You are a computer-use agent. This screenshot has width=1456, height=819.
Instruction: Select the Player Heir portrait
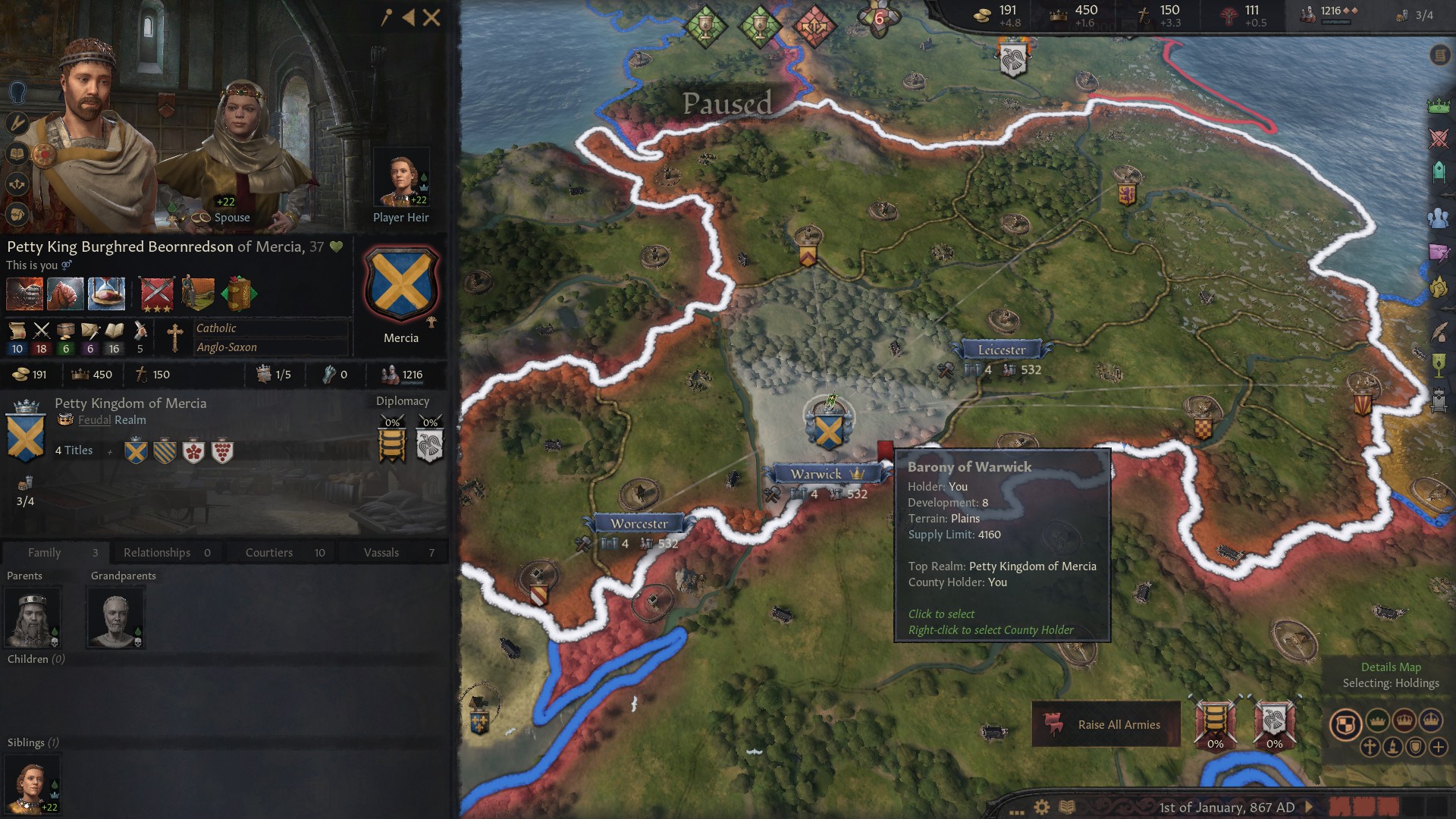click(x=402, y=180)
